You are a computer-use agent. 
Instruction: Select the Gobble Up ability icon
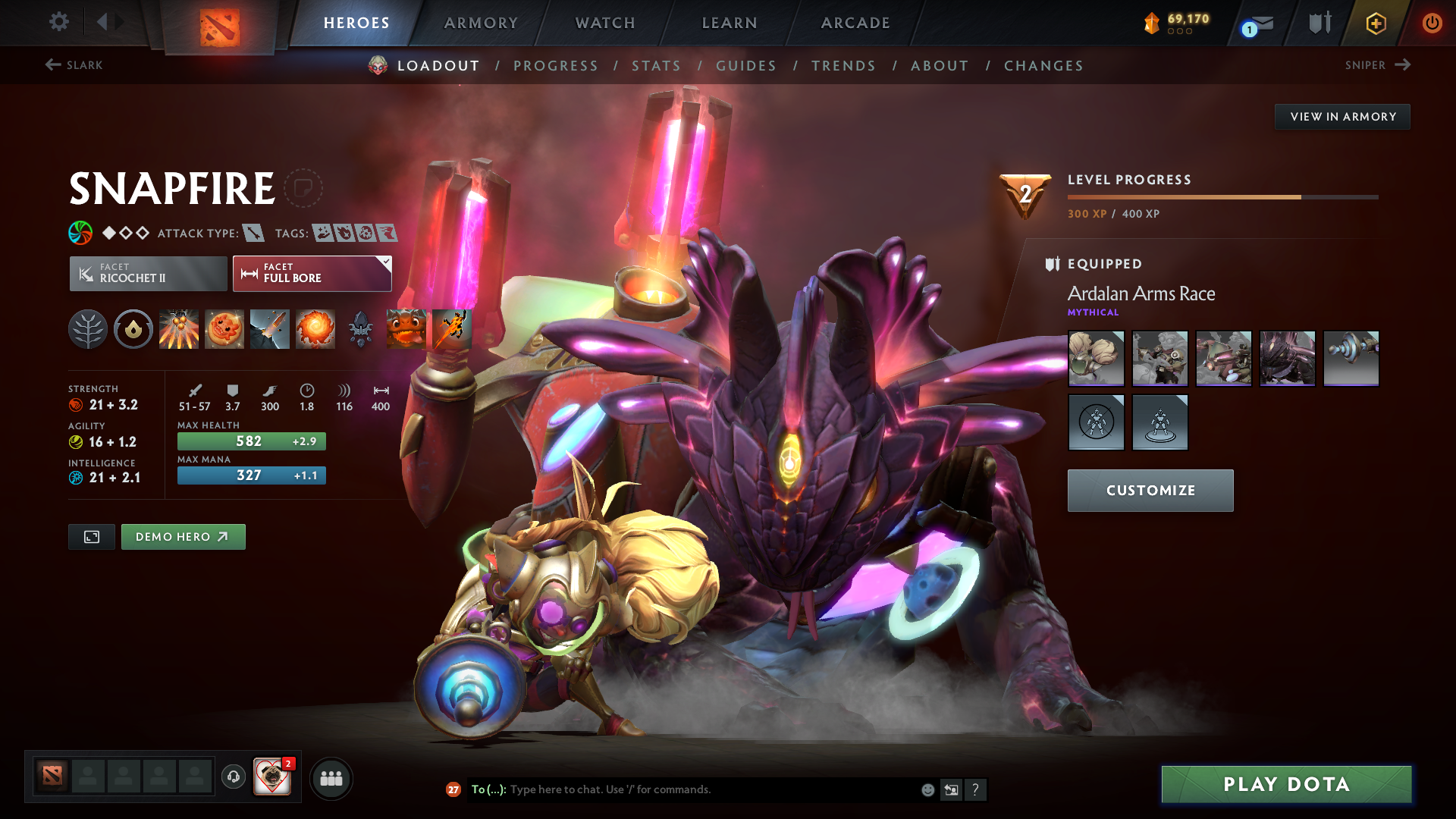coord(406,328)
